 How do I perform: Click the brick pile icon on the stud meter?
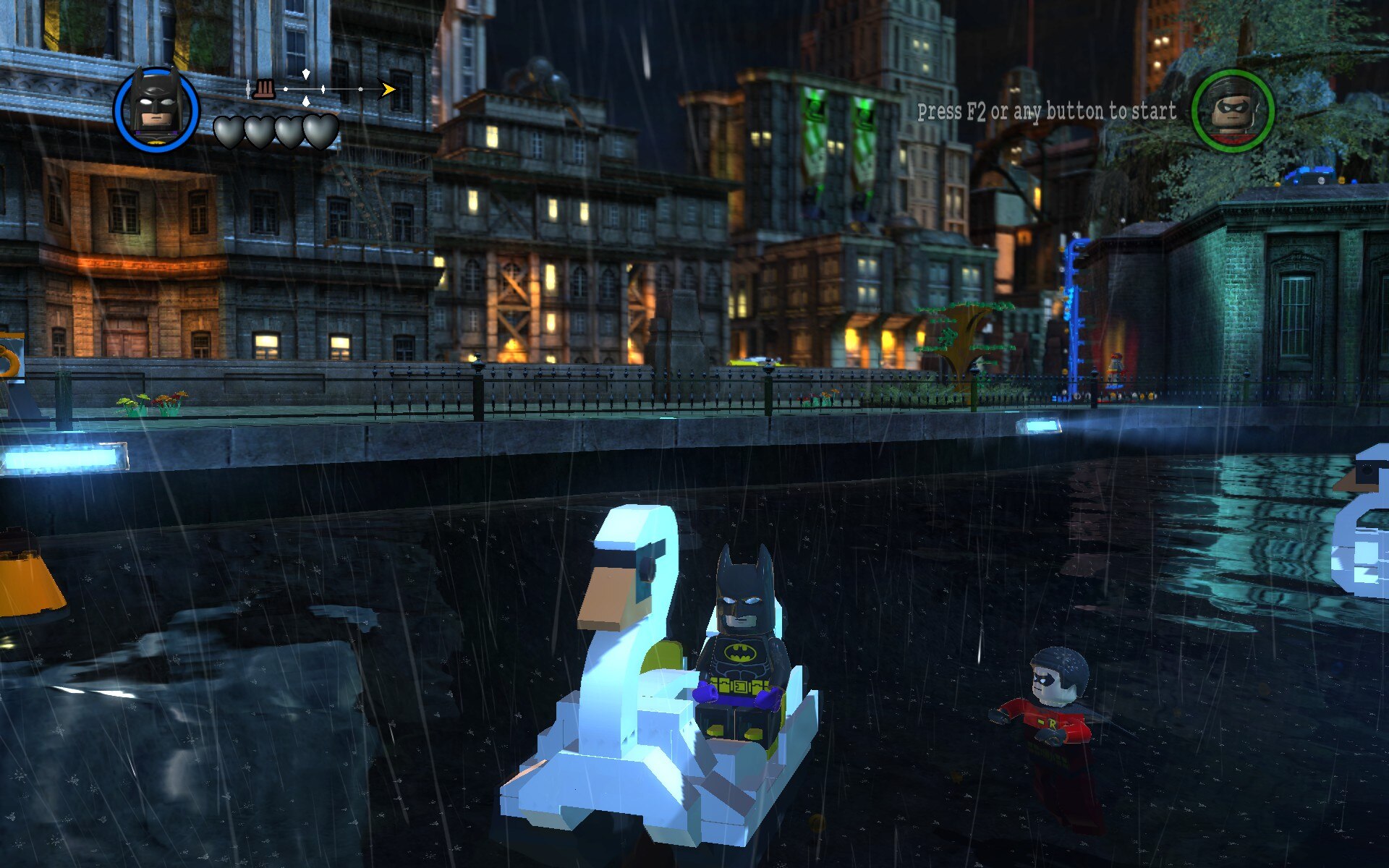click(x=263, y=89)
